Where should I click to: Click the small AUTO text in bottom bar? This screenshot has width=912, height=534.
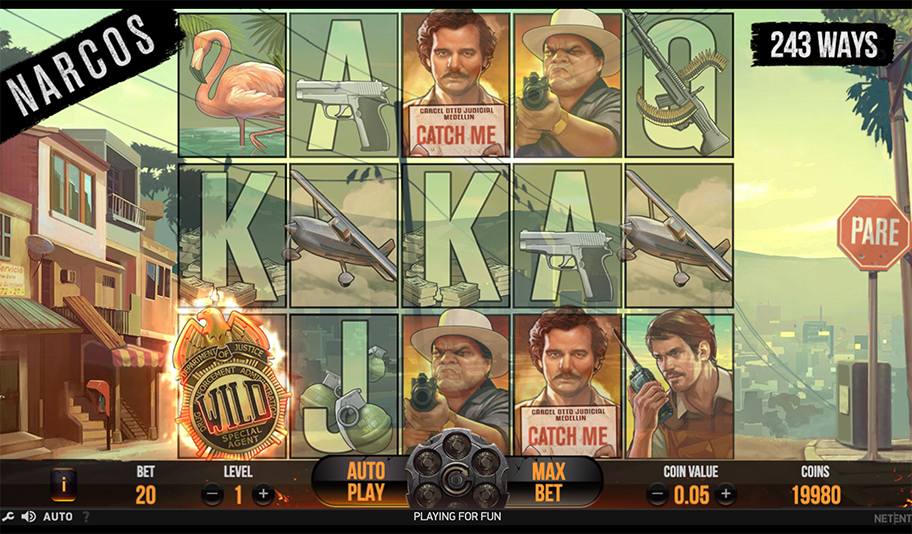coord(58,517)
